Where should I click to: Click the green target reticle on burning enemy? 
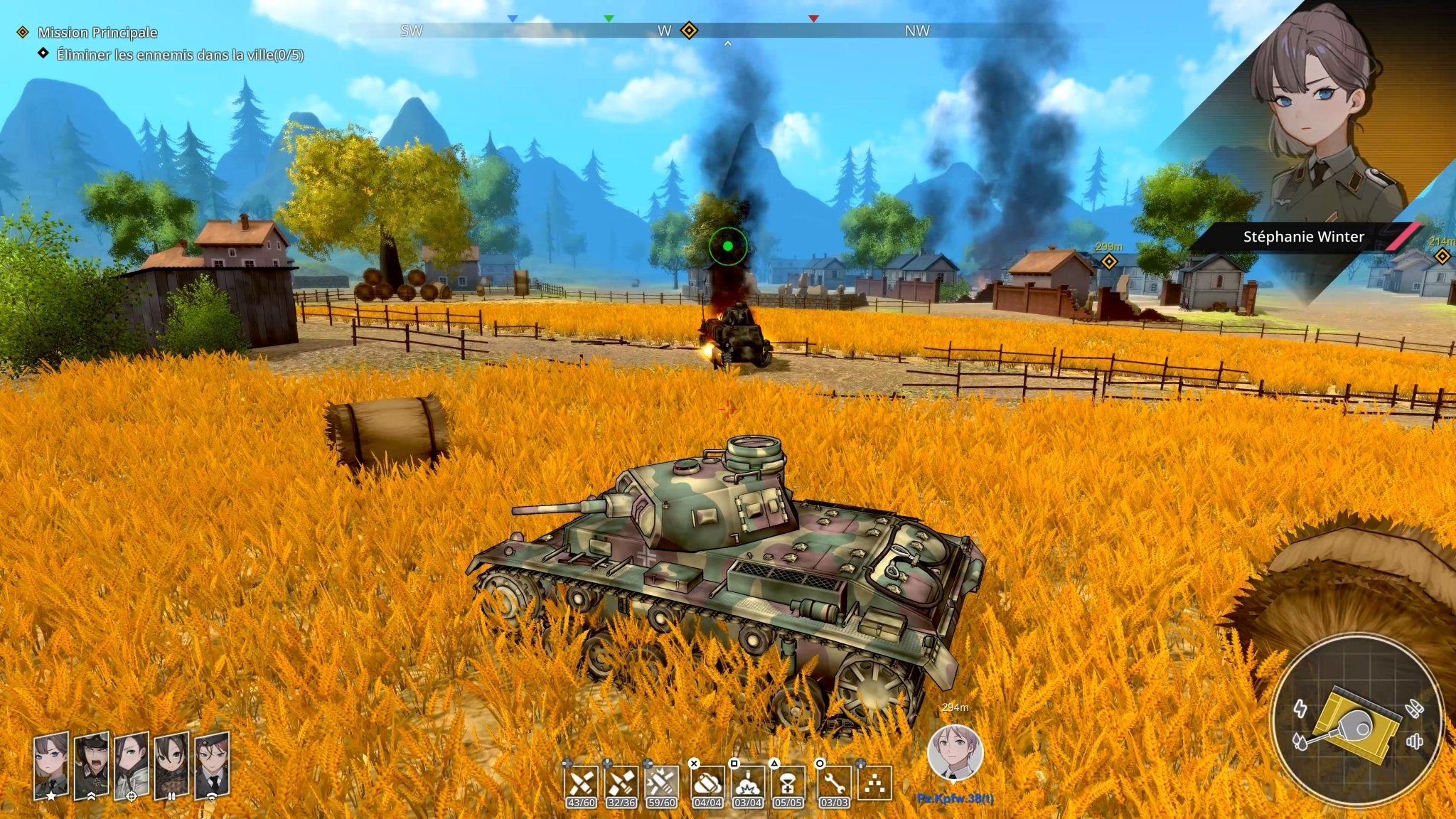(728, 245)
